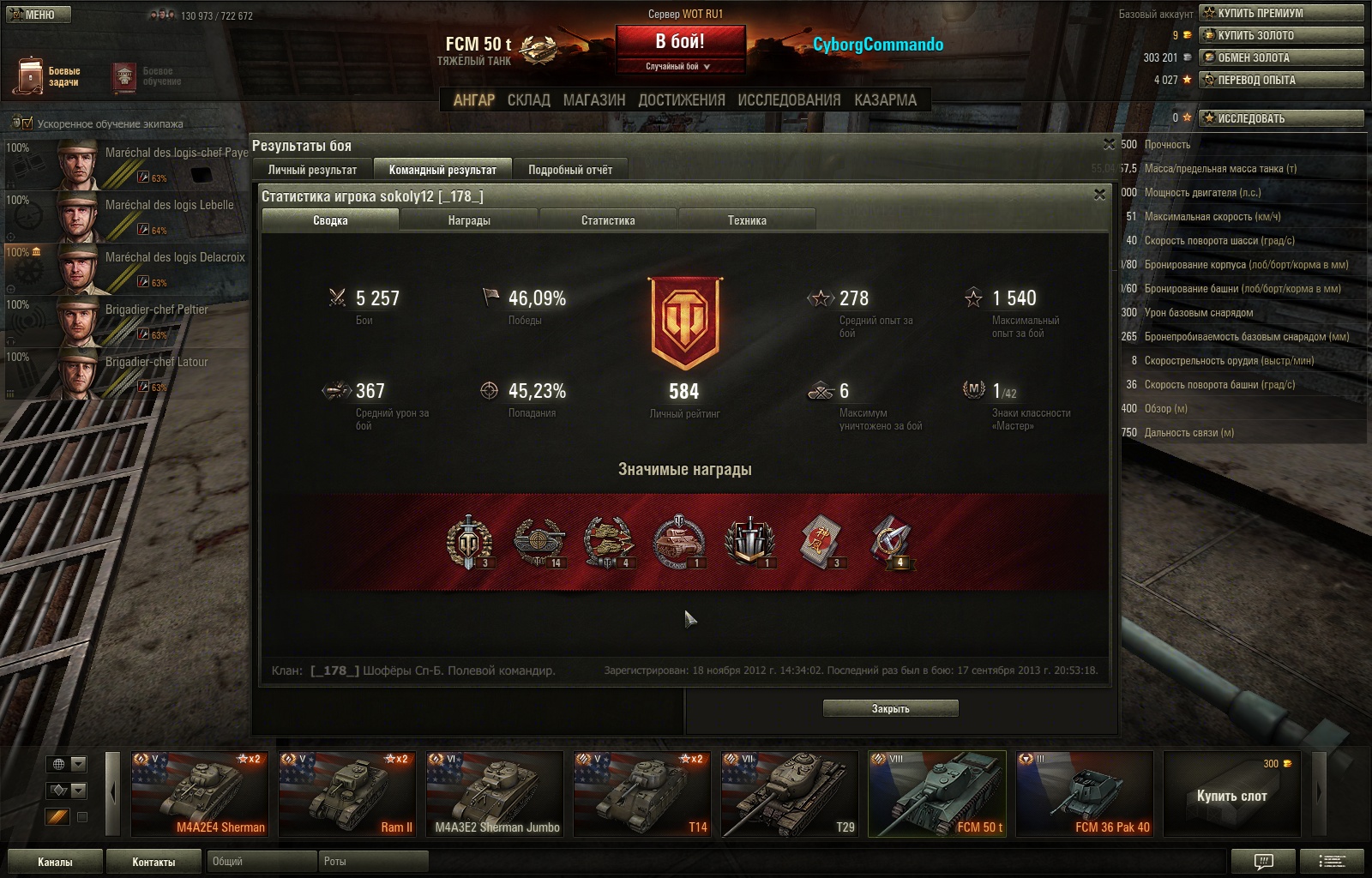Start battle with В бой! button
The width and height of the screenshot is (1372, 878).
coord(680,41)
